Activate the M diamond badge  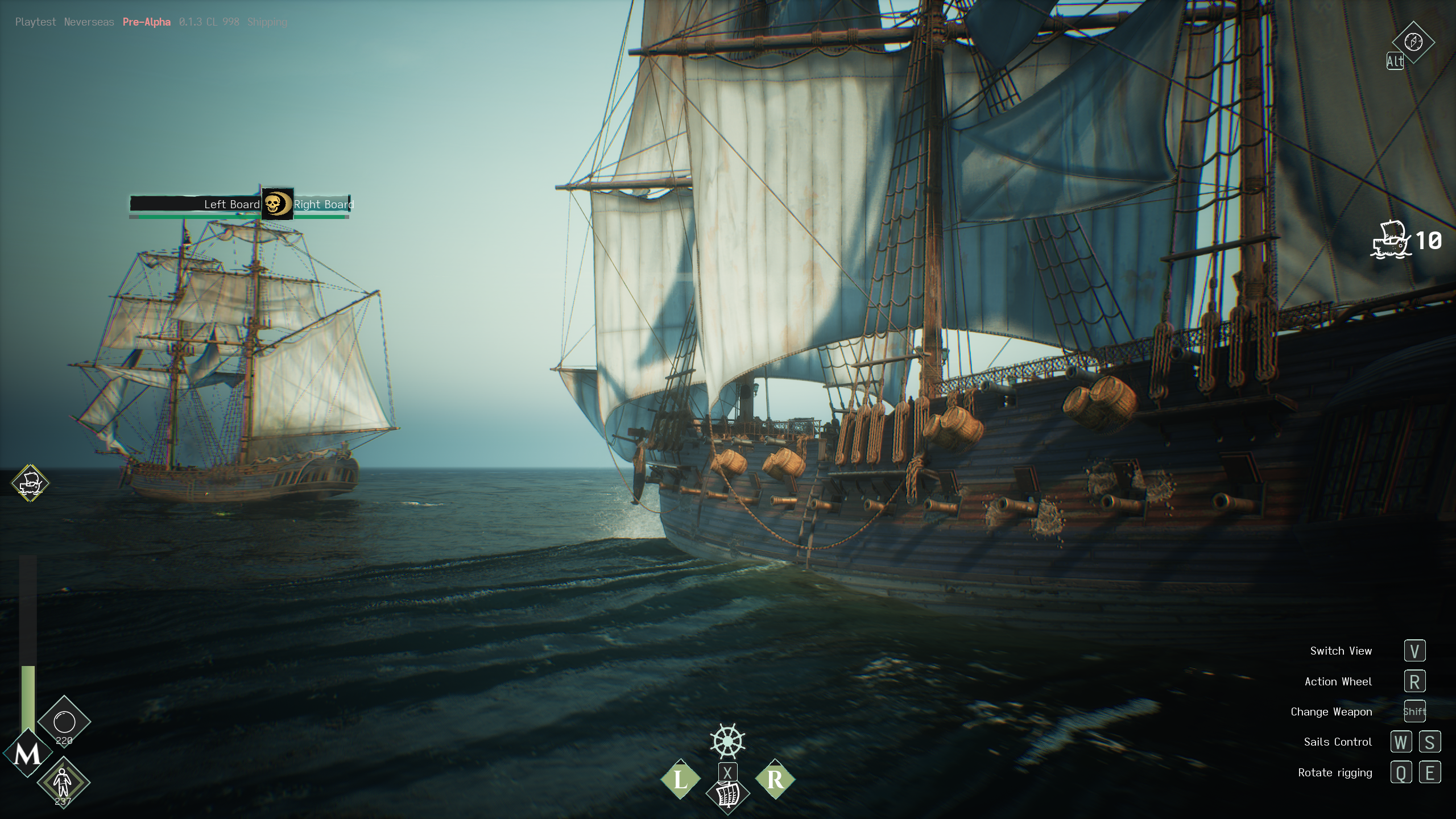(27, 754)
